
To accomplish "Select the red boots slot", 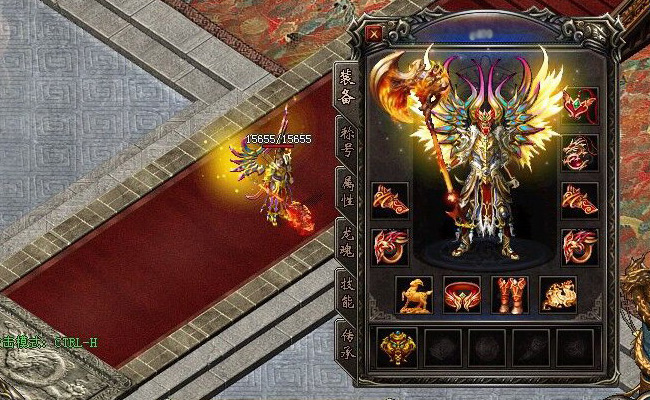I will point(509,294).
